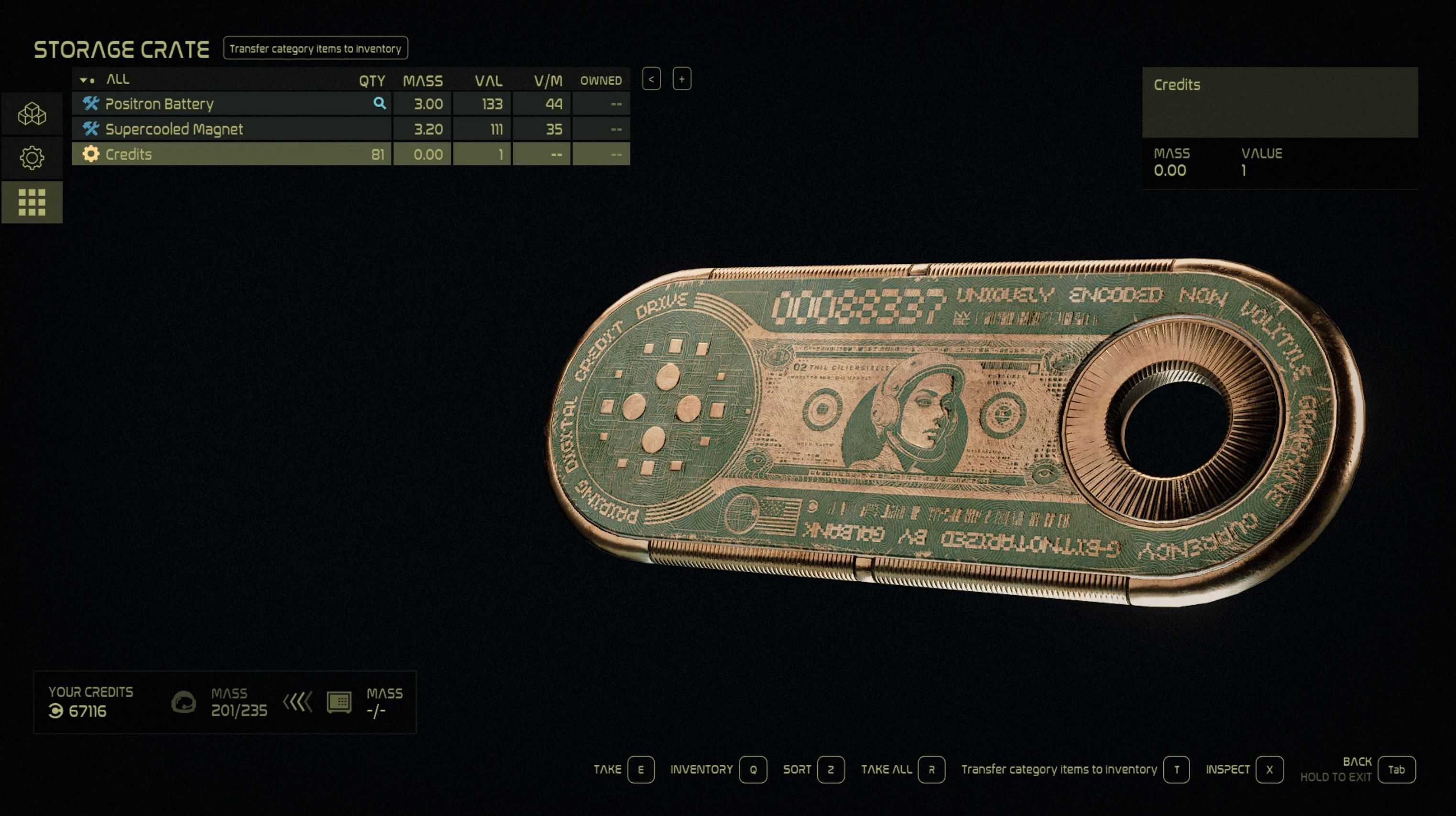The image size is (1456, 816).
Task: Click the magnifier icon on Positron Battery
Action: [379, 103]
